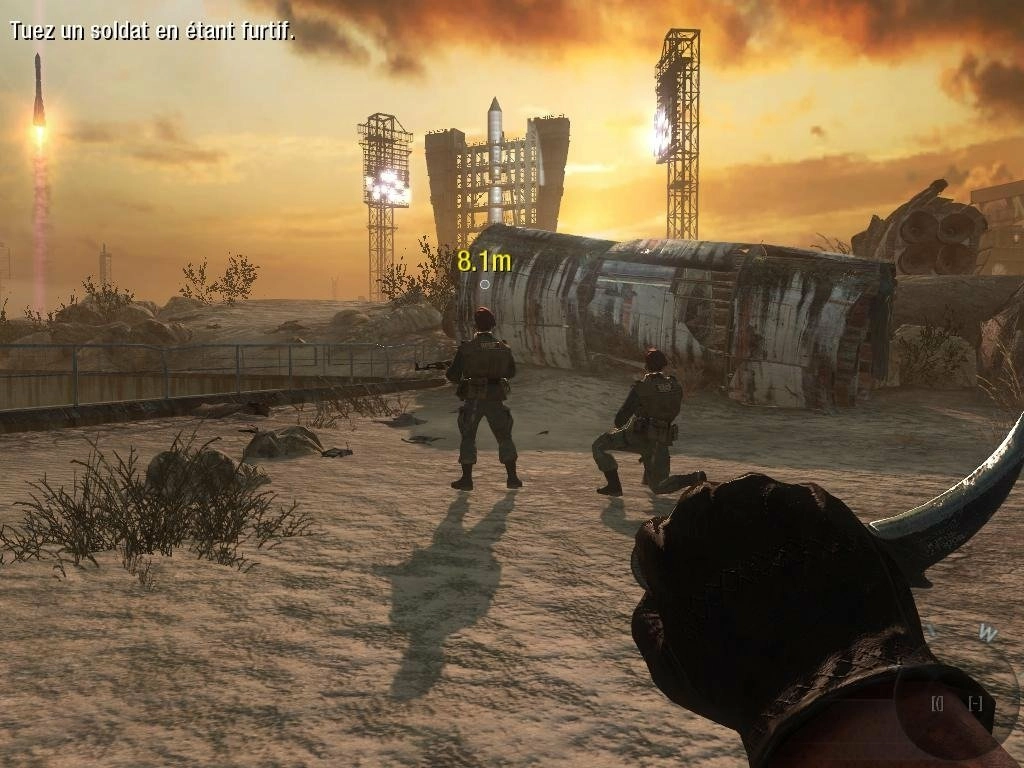Click the stealth kill objective text
This screenshot has height=768, width=1024.
pos(152,31)
